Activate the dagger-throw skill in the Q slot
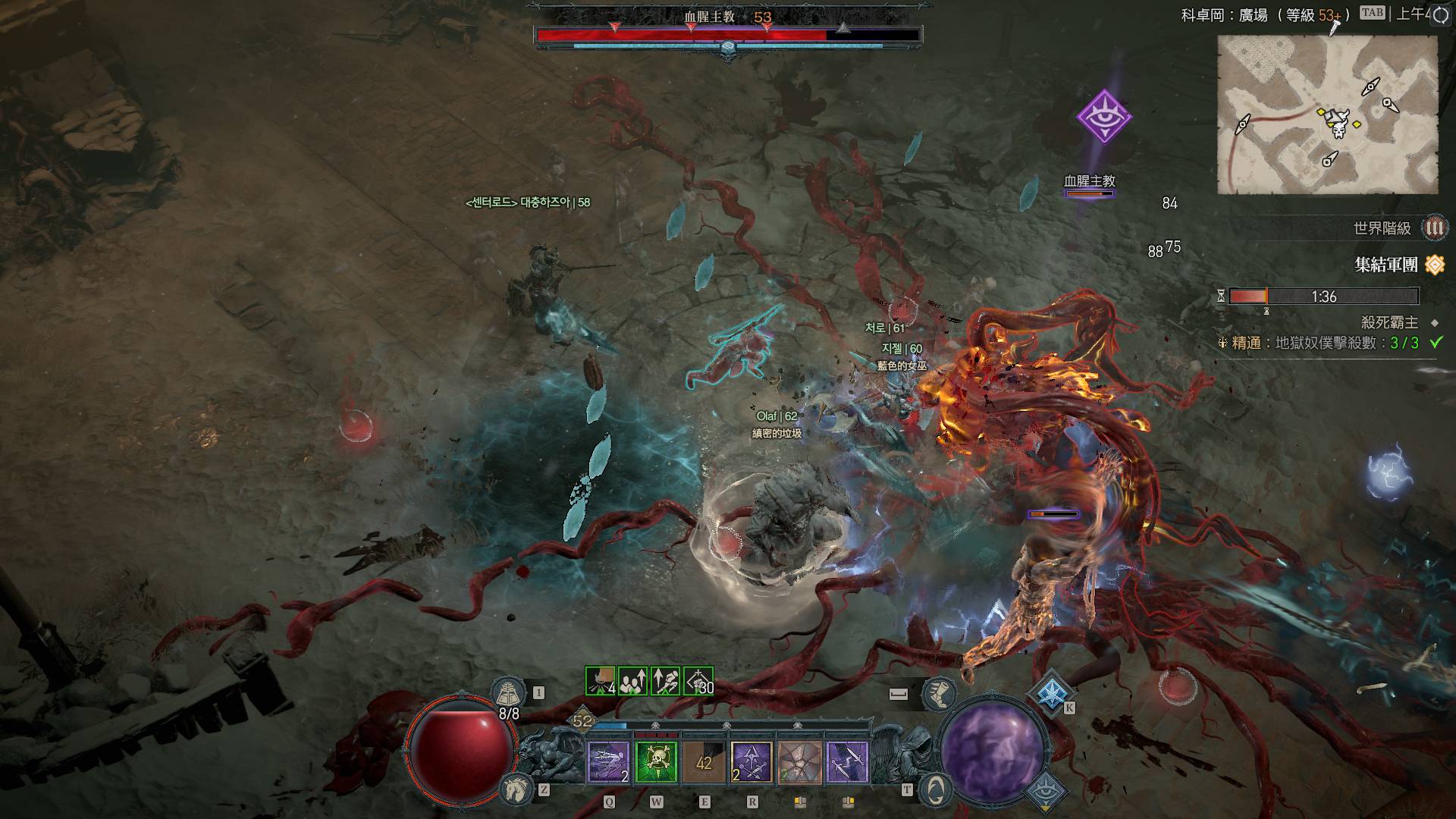The height and width of the screenshot is (819, 1456). pyautogui.click(x=609, y=762)
